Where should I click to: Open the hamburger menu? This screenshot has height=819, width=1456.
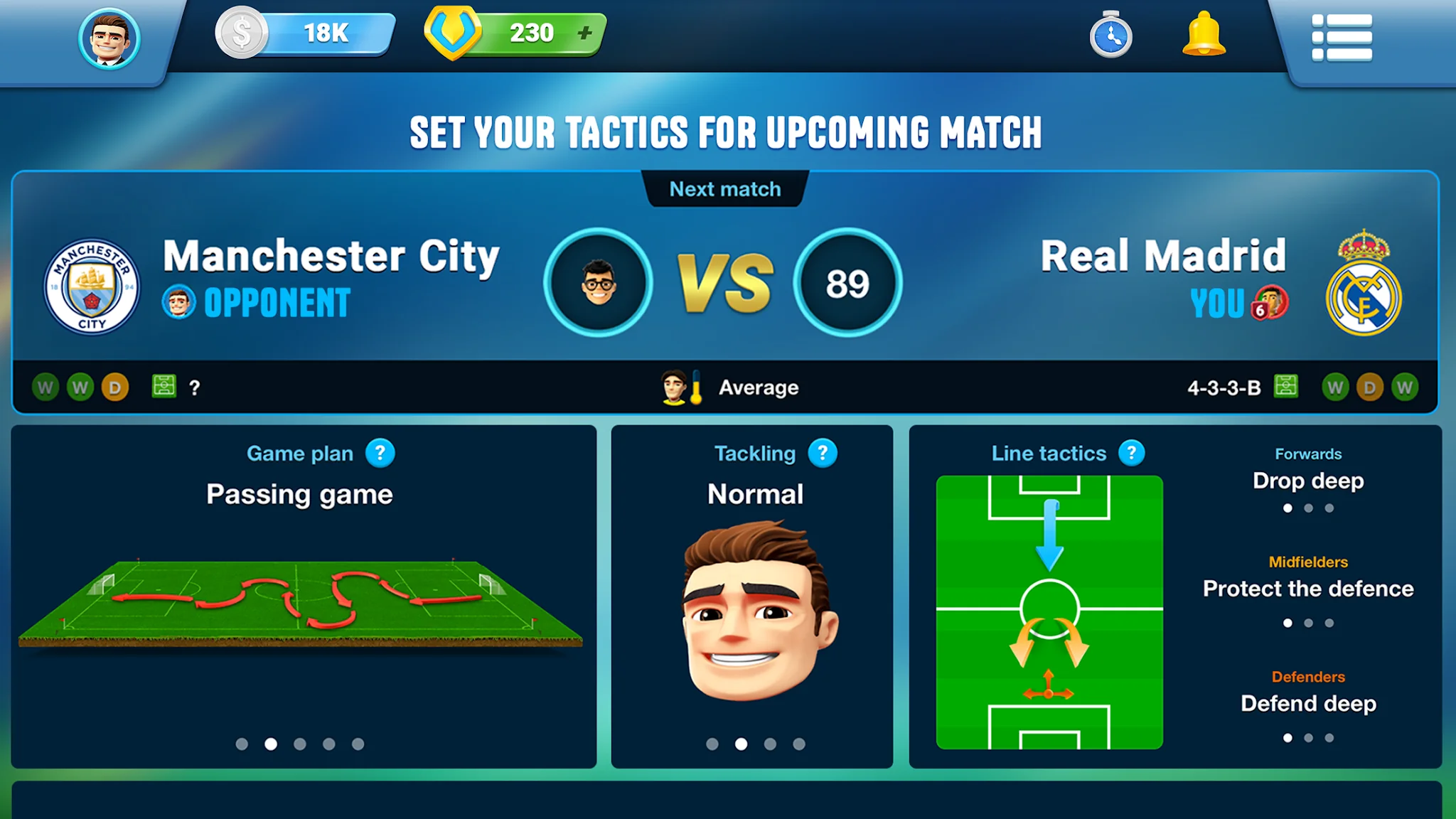[1343, 39]
